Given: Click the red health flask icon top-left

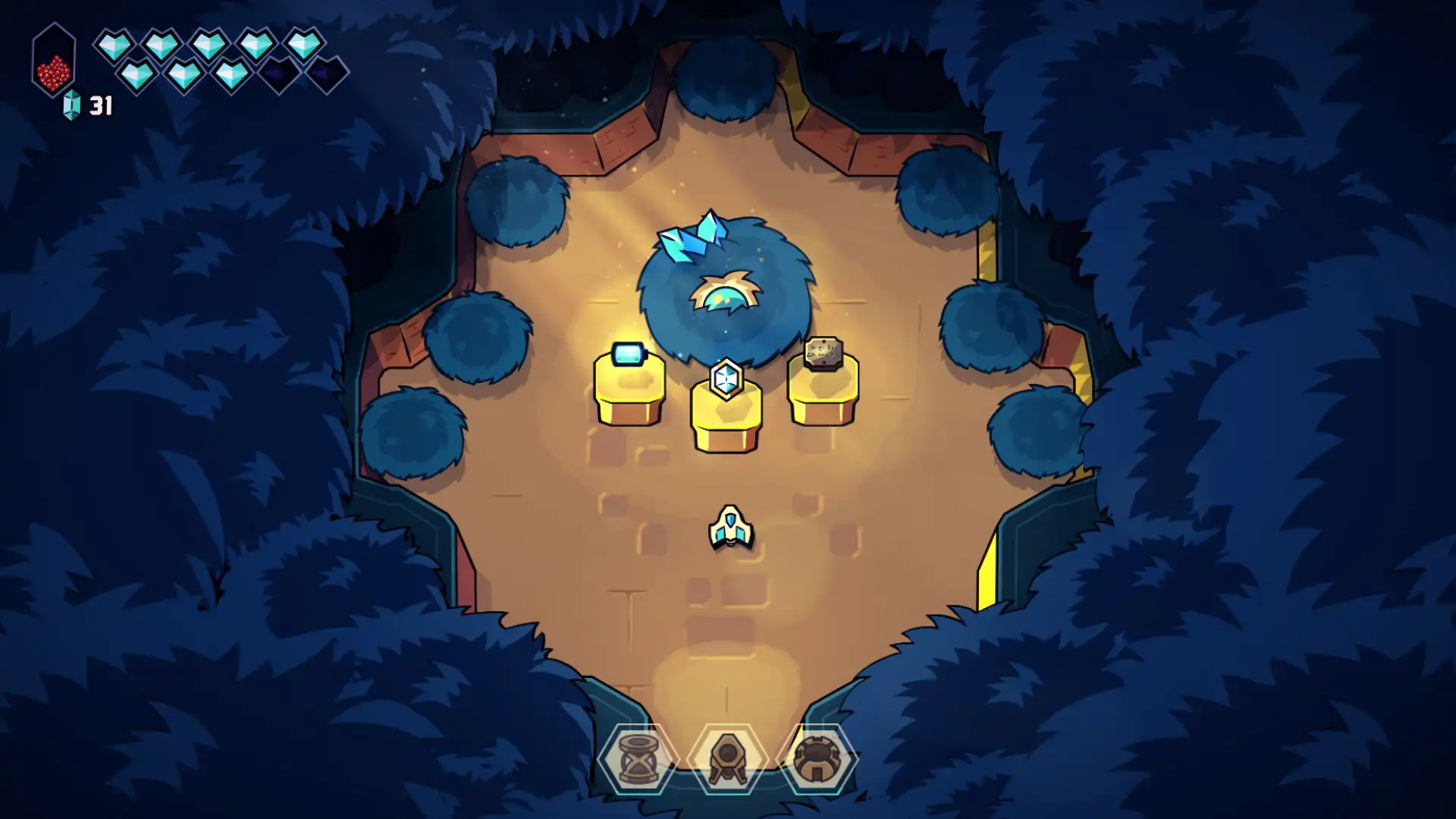Looking at the screenshot, I should [53, 61].
